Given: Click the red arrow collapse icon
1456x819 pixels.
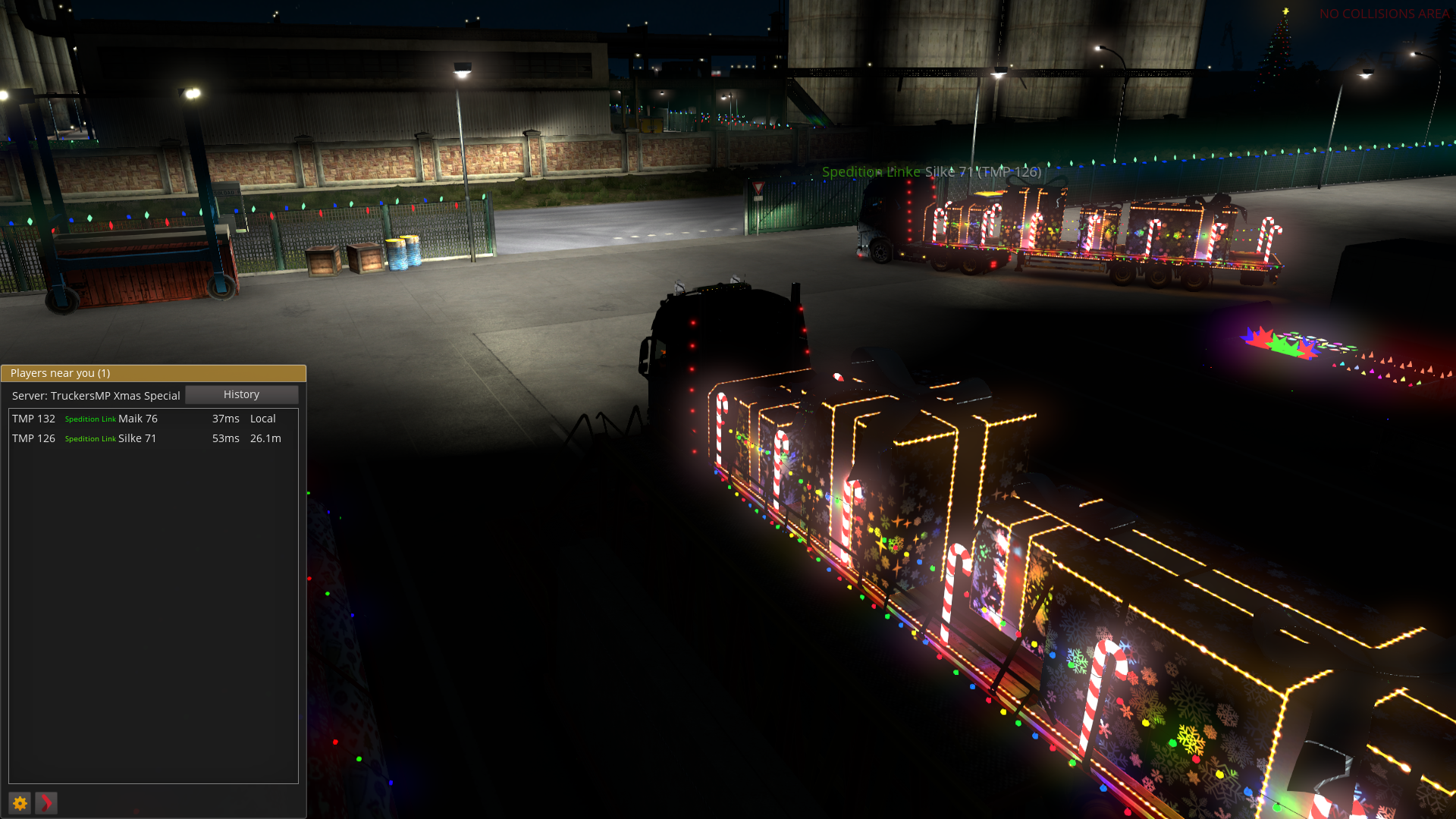Looking at the screenshot, I should coord(46,803).
